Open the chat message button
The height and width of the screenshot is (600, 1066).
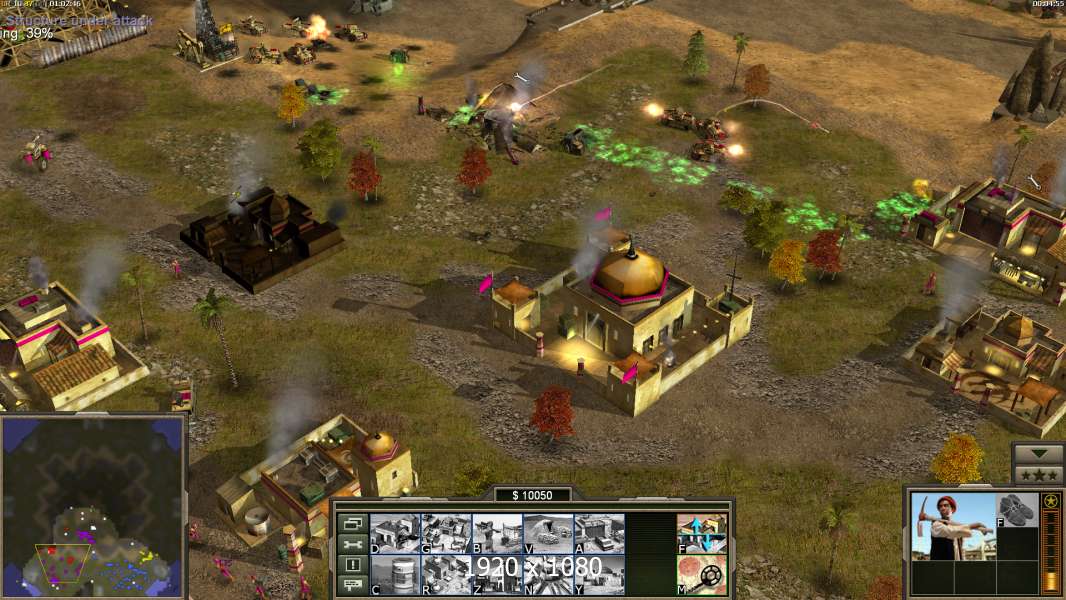click(x=351, y=586)
